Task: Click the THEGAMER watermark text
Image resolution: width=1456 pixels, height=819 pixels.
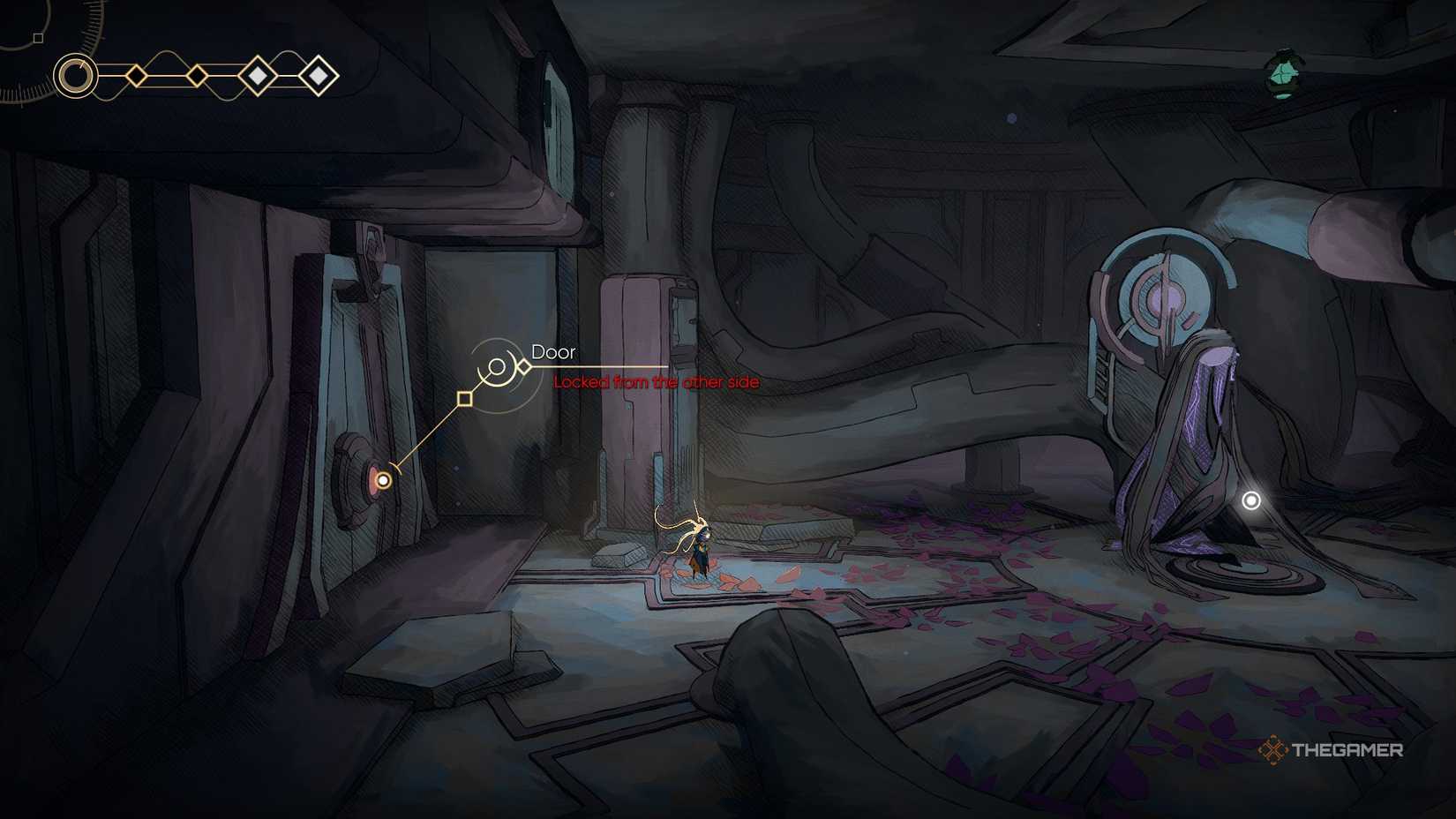Action: click(1347, 750)
